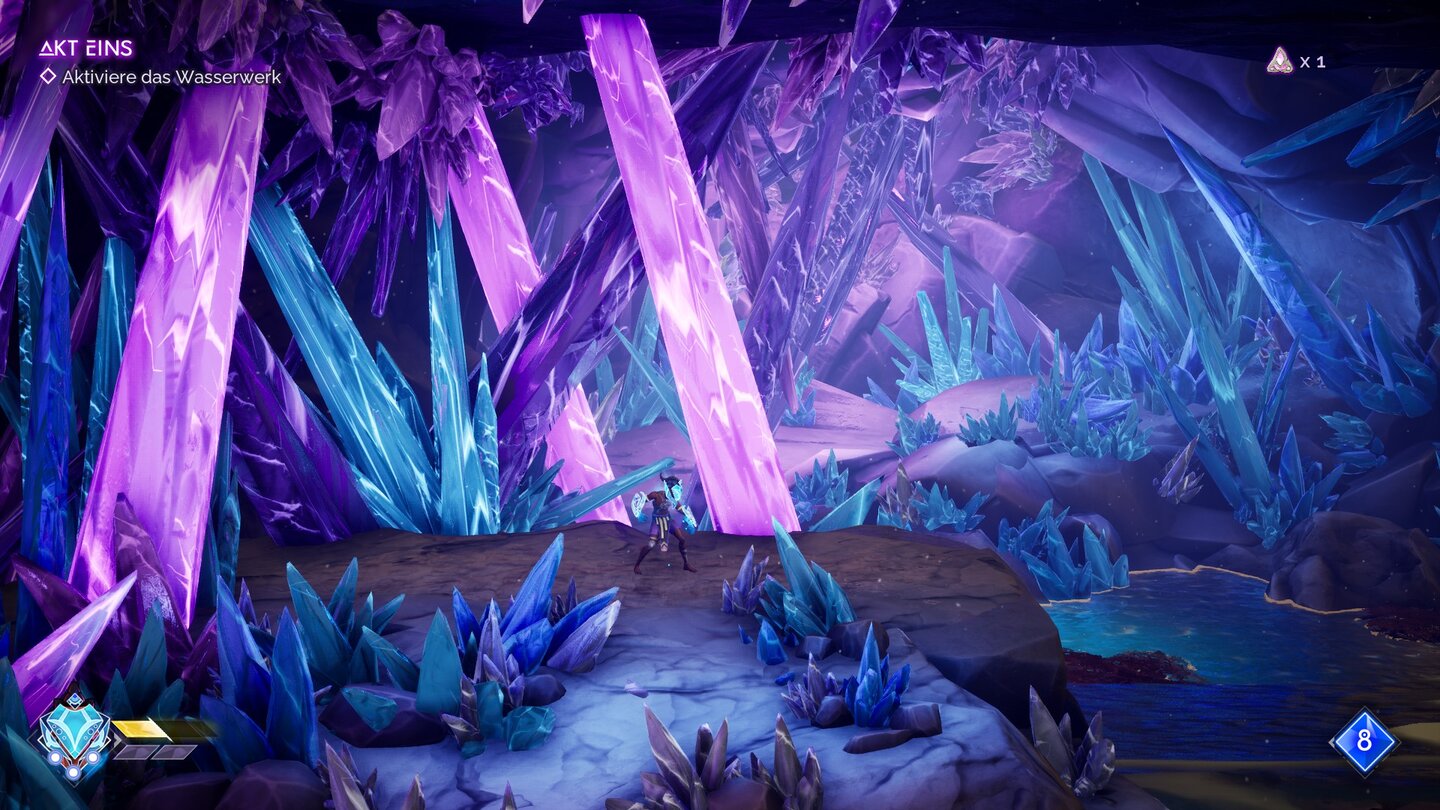Click the diamond quest objective marker

coord(48,74)
